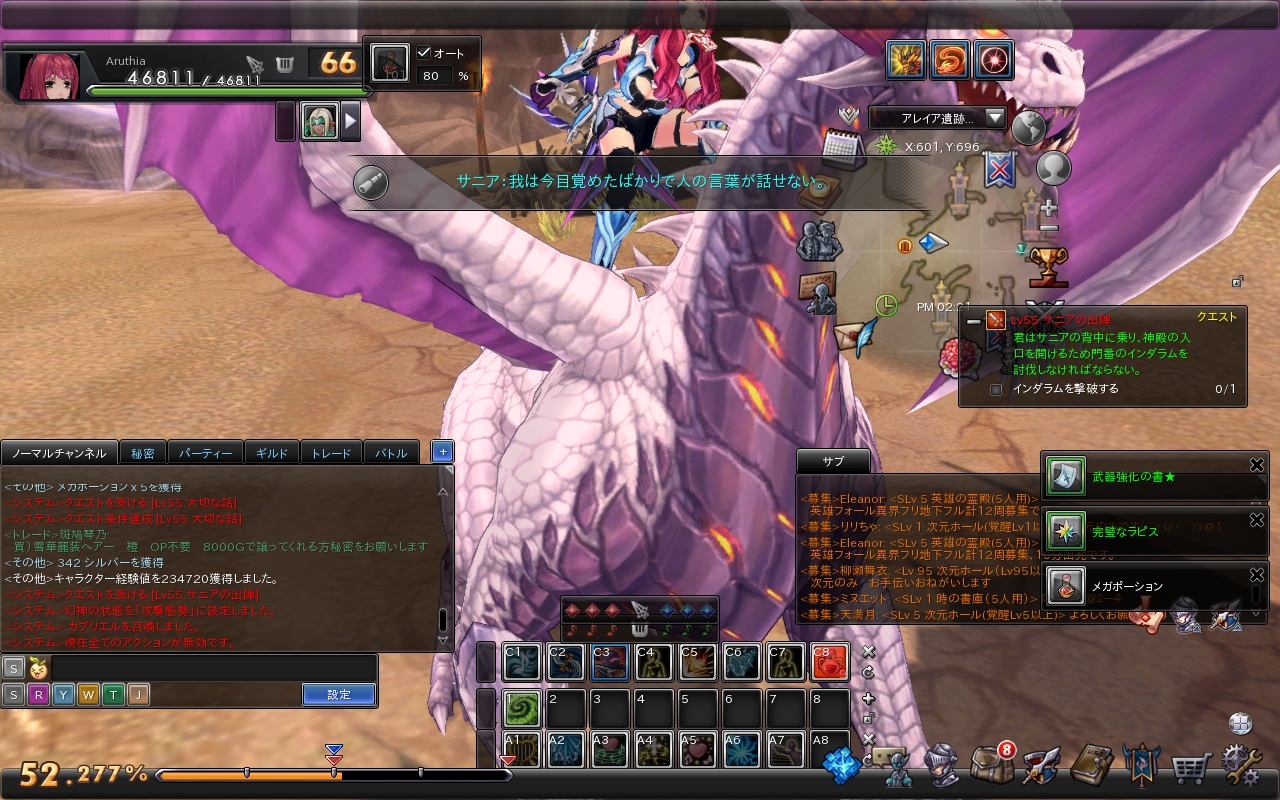Viewport: 1280px width, 800px height.
Task: Open the アレイア遺跡 zone dropdown
Action: click(x=937, y=118)
